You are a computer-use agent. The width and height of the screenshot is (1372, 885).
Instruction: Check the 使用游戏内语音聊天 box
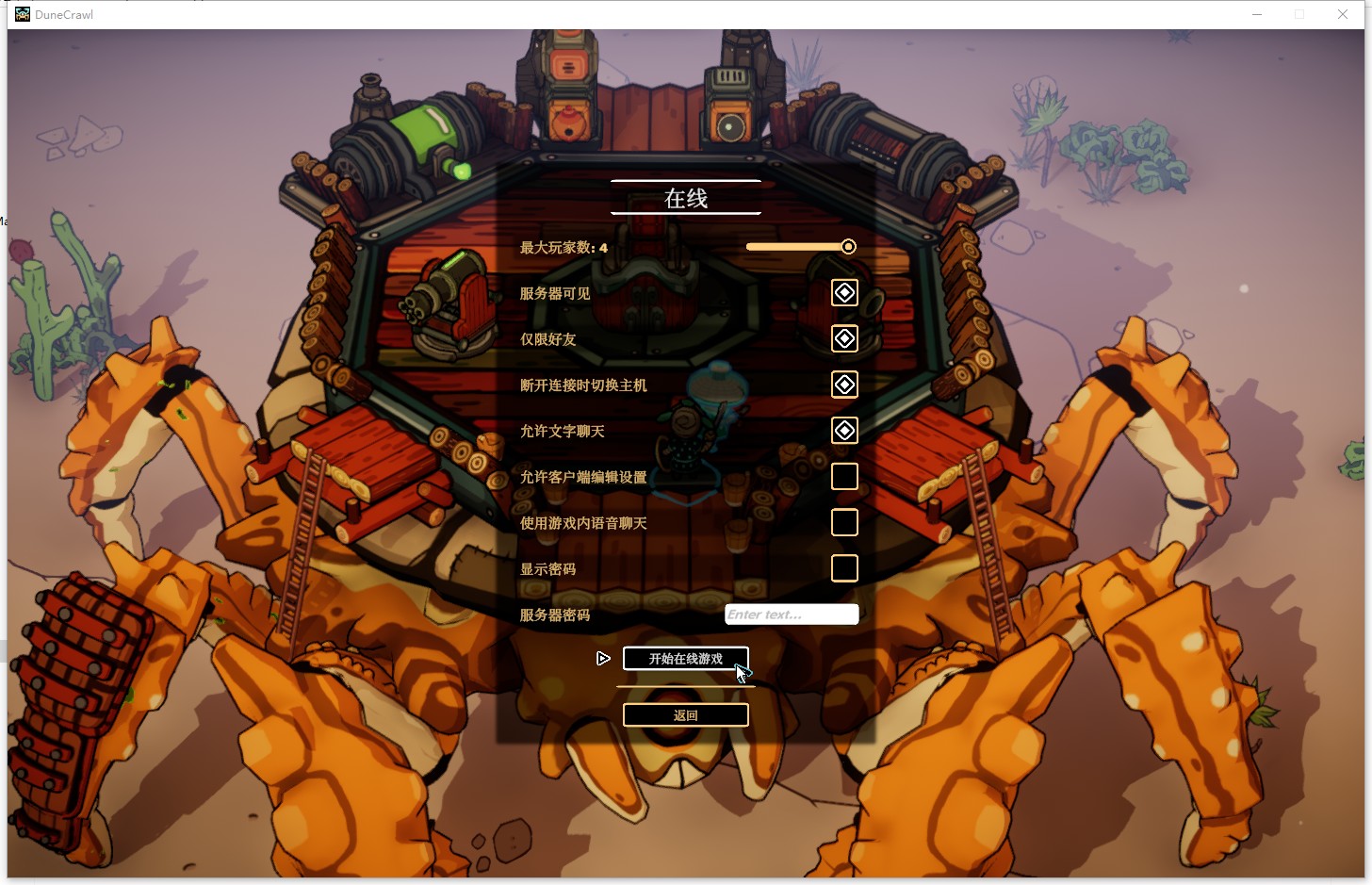(844, 522)
